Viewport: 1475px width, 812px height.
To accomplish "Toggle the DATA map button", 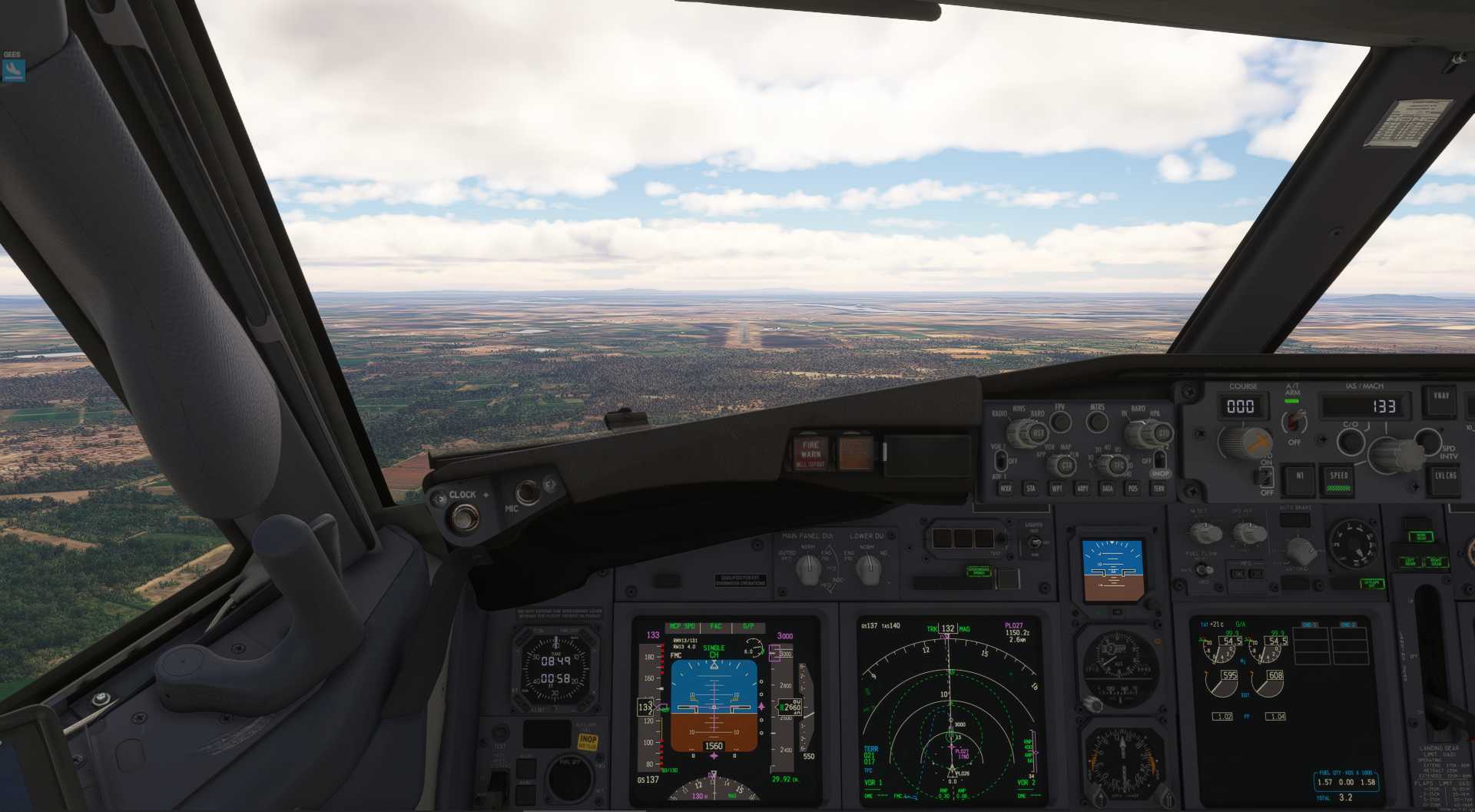I will click(x=1107, y=488).
